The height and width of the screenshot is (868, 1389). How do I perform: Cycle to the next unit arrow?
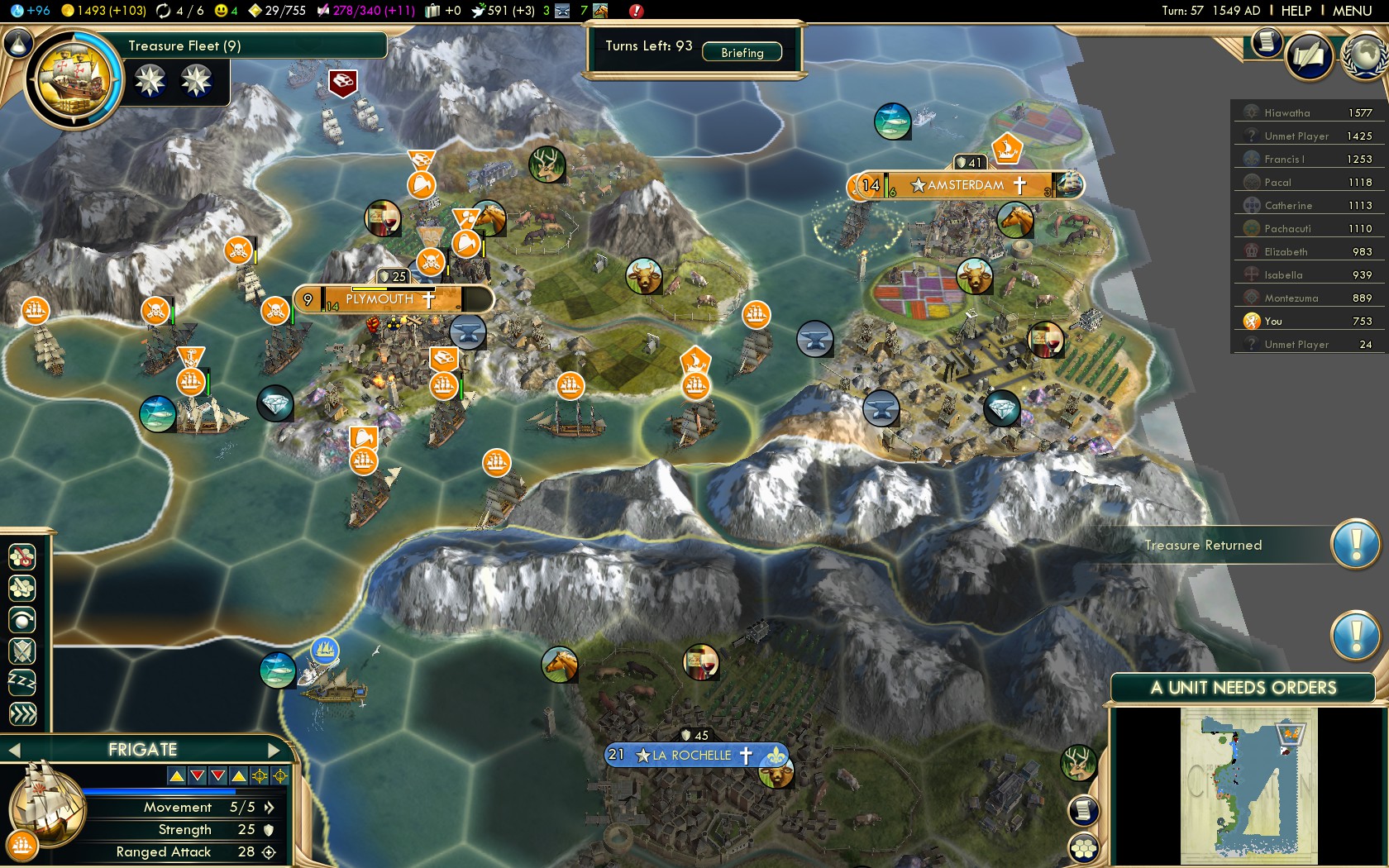[275, 750]
